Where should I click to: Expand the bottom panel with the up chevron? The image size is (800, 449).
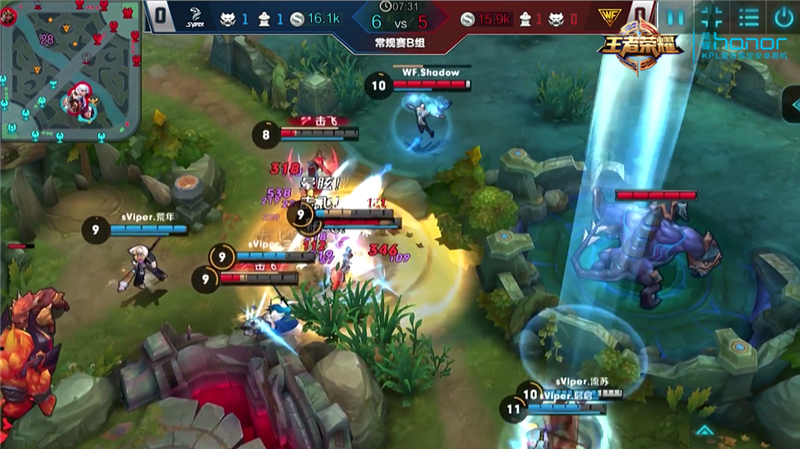706,431
